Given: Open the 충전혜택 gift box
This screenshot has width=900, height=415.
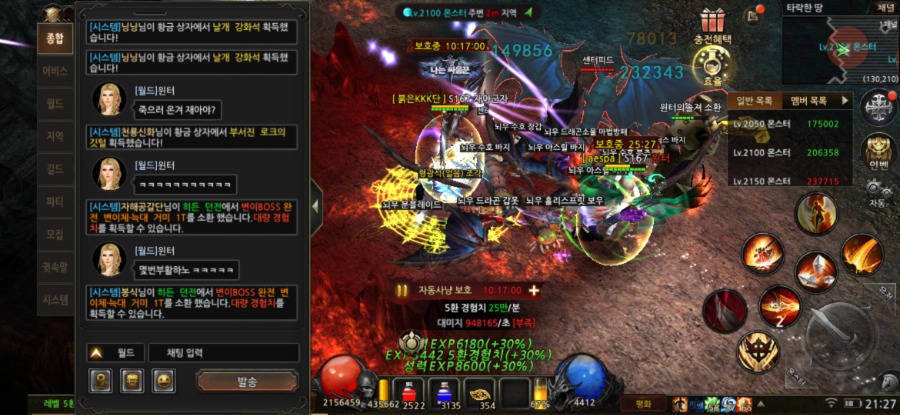Looking at the screenshot, I should coord(712,21).
